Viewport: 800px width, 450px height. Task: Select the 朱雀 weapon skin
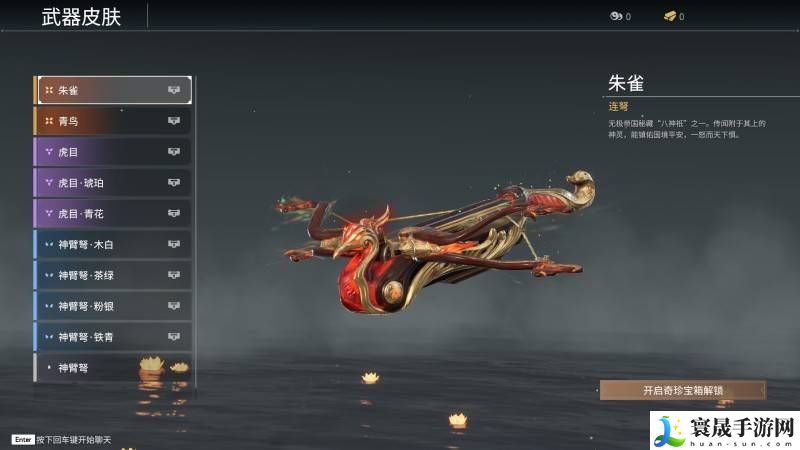click(114, 90)
